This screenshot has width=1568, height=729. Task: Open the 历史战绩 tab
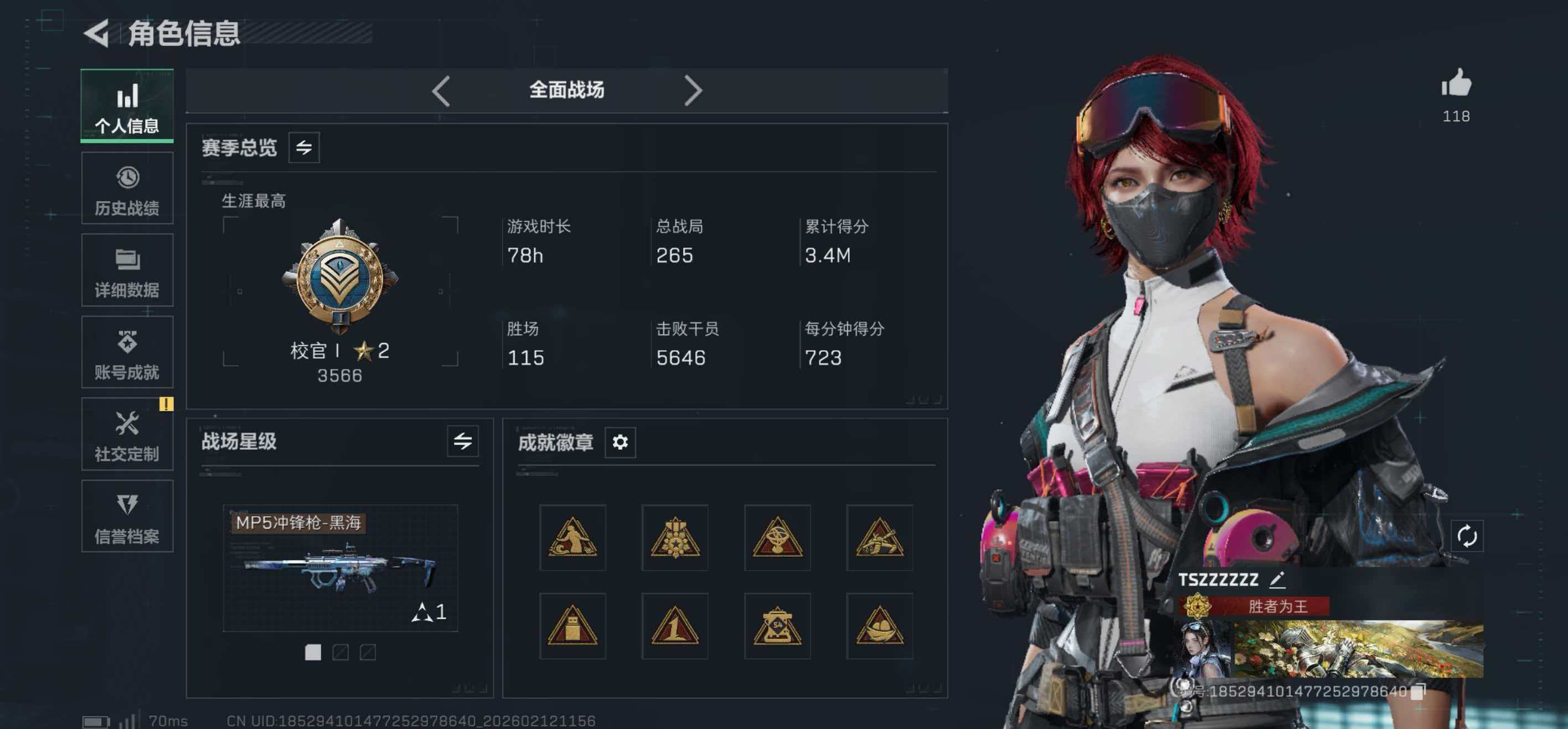coord(127,189)
